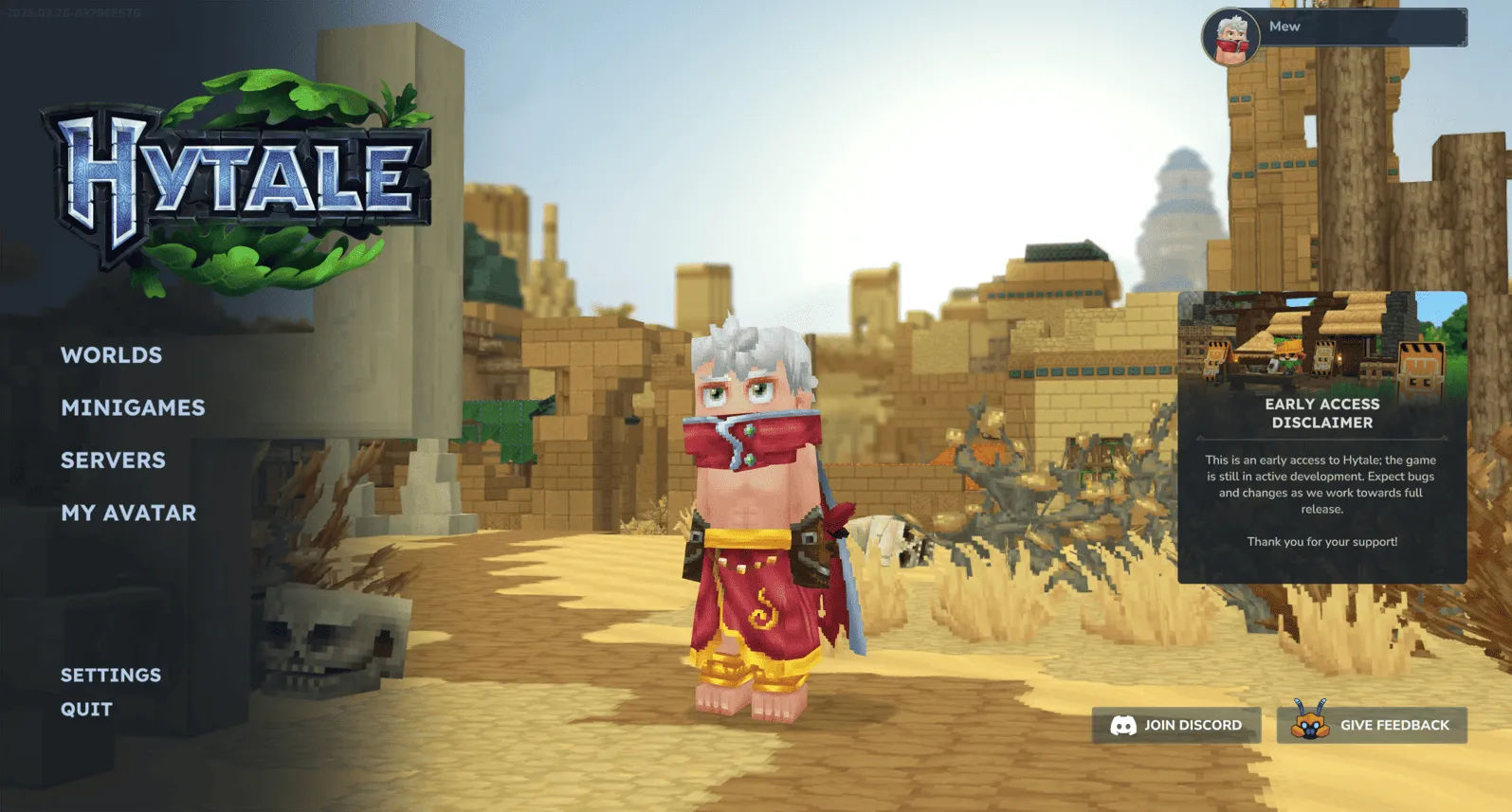1512x812 pixels.
Task: Click the Discord icon on Join Discord button
Action: [1125, 725]
